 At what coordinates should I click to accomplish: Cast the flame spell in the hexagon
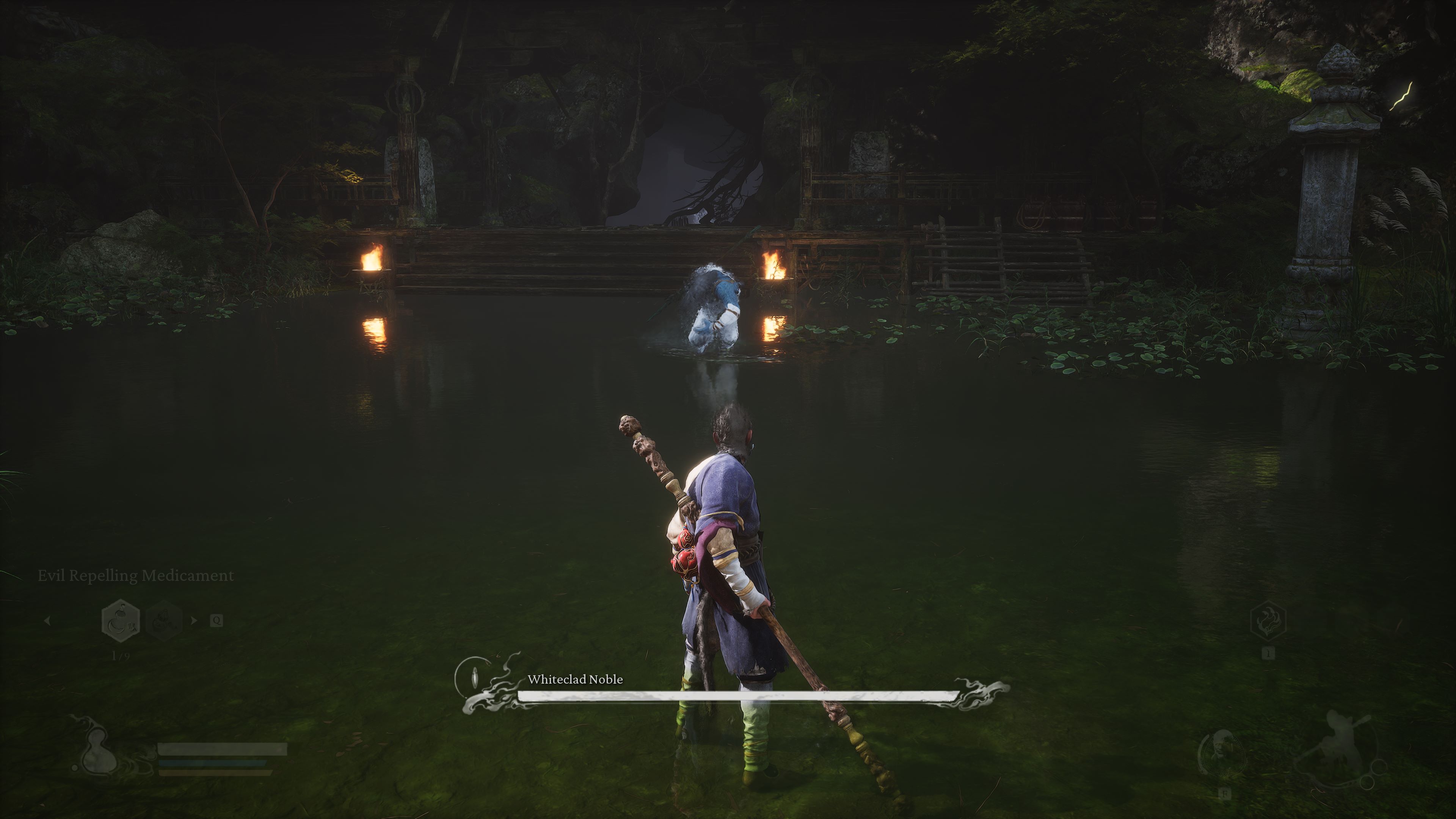click(x=1268, y=621)
